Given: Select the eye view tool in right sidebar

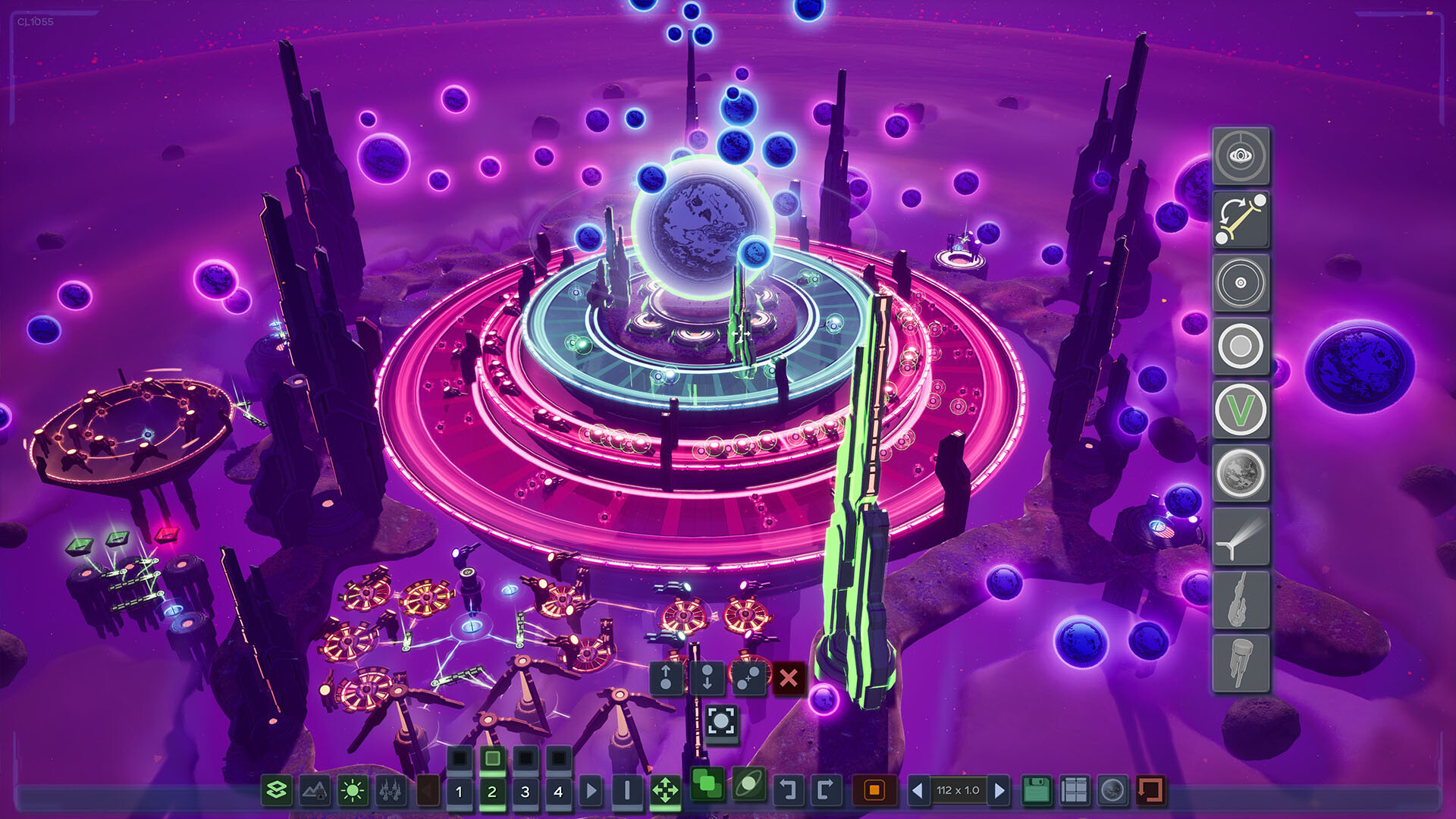Looking at the screenshot, I should pyautogui.click(x=1241, y=158).
